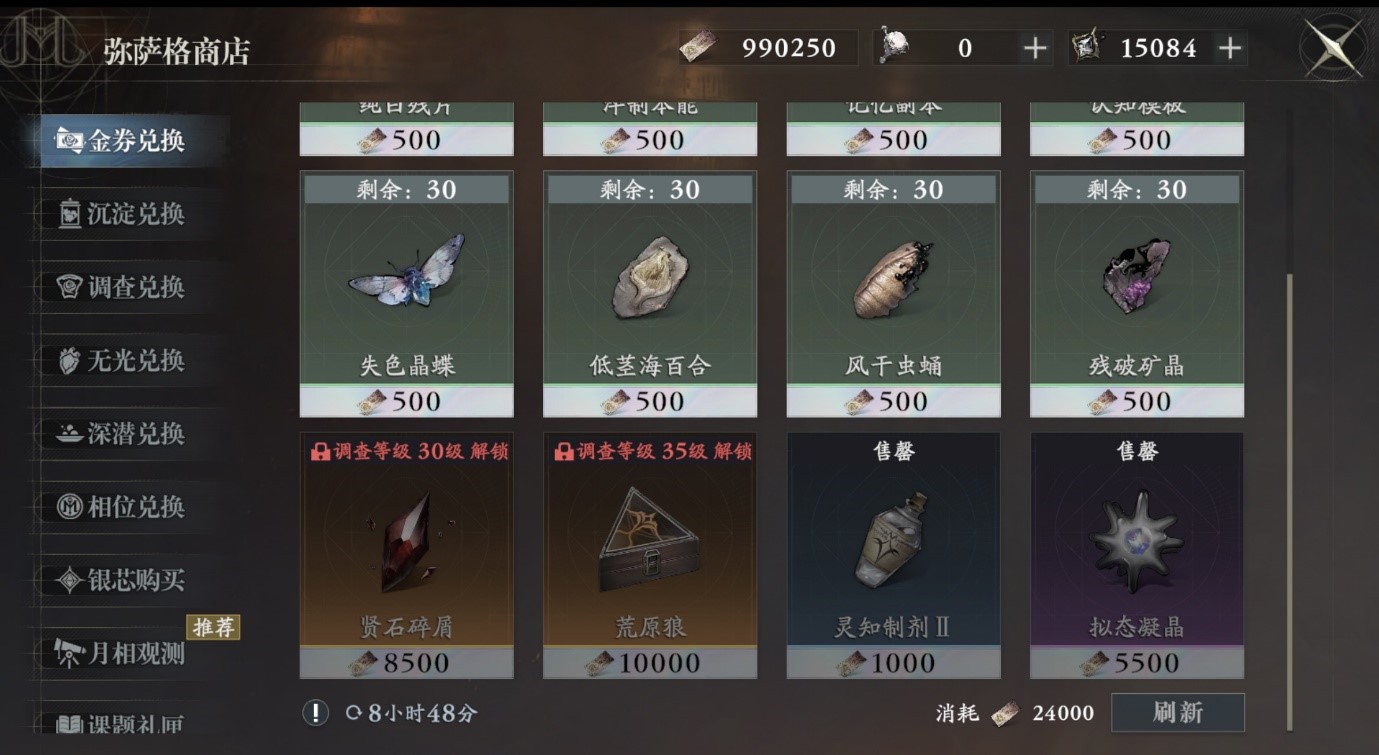Purchase the 失色晶蝶 item
1379x755 pixels.
pyautogui.click(x=406, y=295)
